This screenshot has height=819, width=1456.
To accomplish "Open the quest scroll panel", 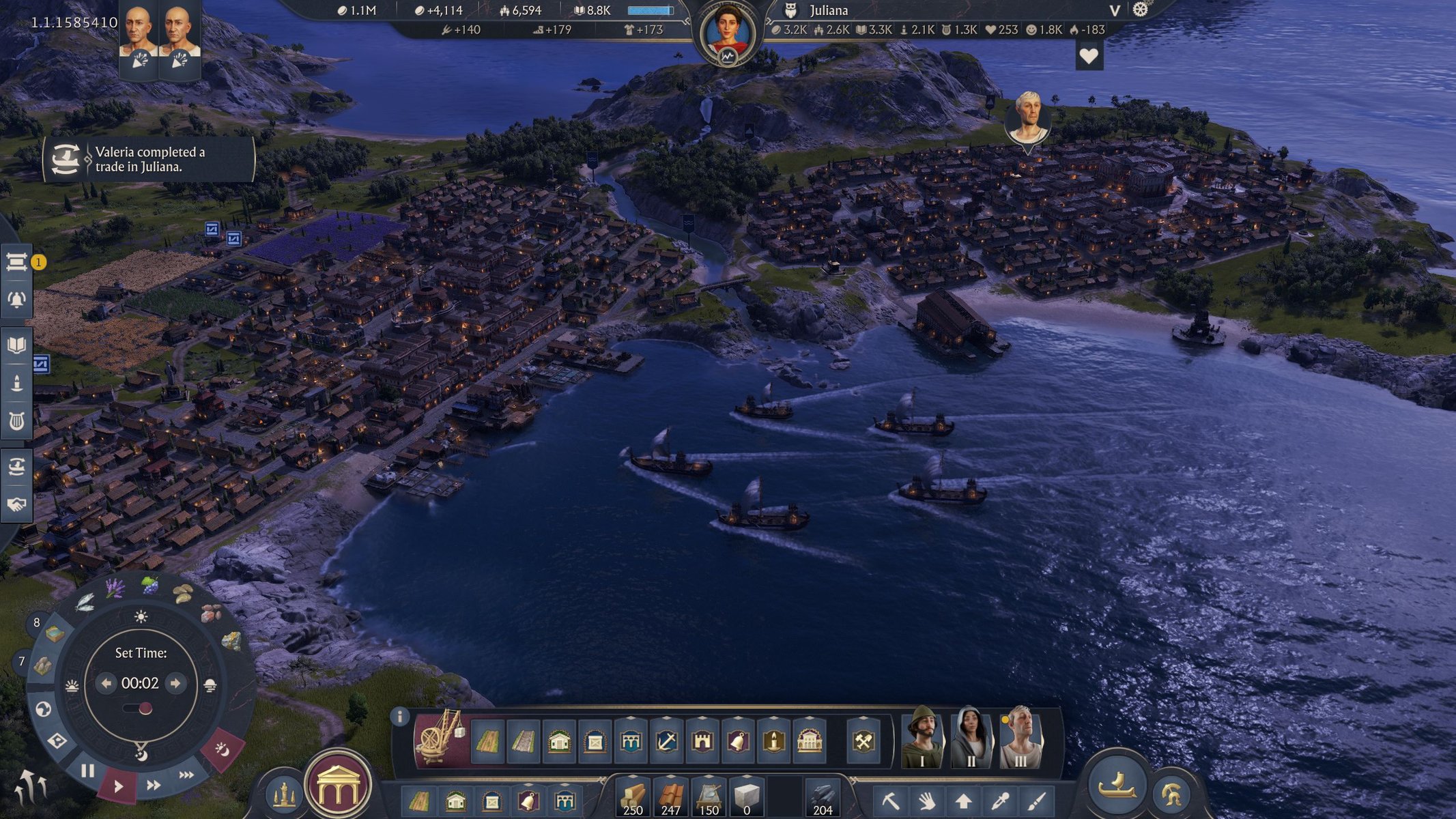I will (17, 262).
